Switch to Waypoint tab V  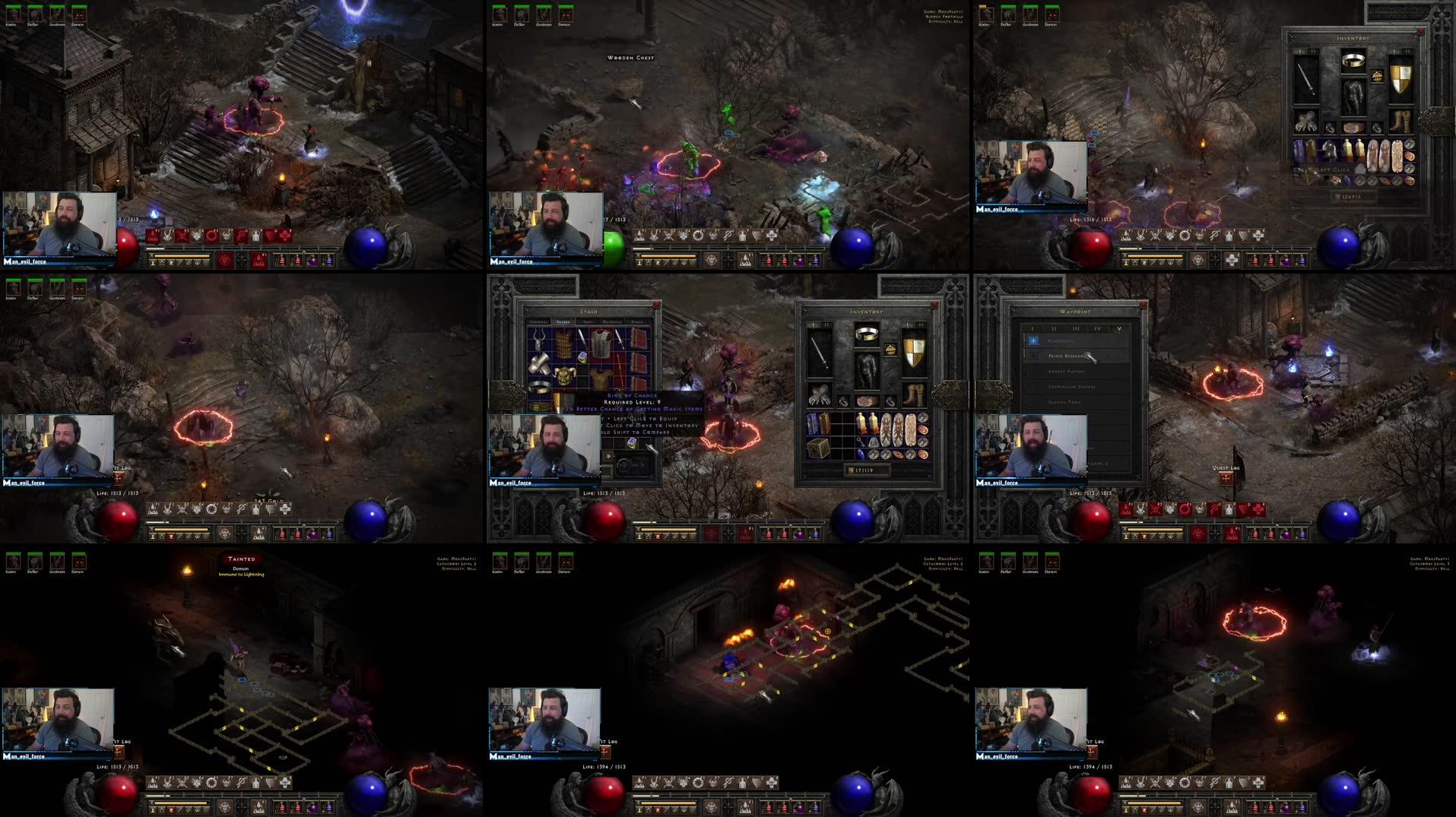click(1119, 328)
